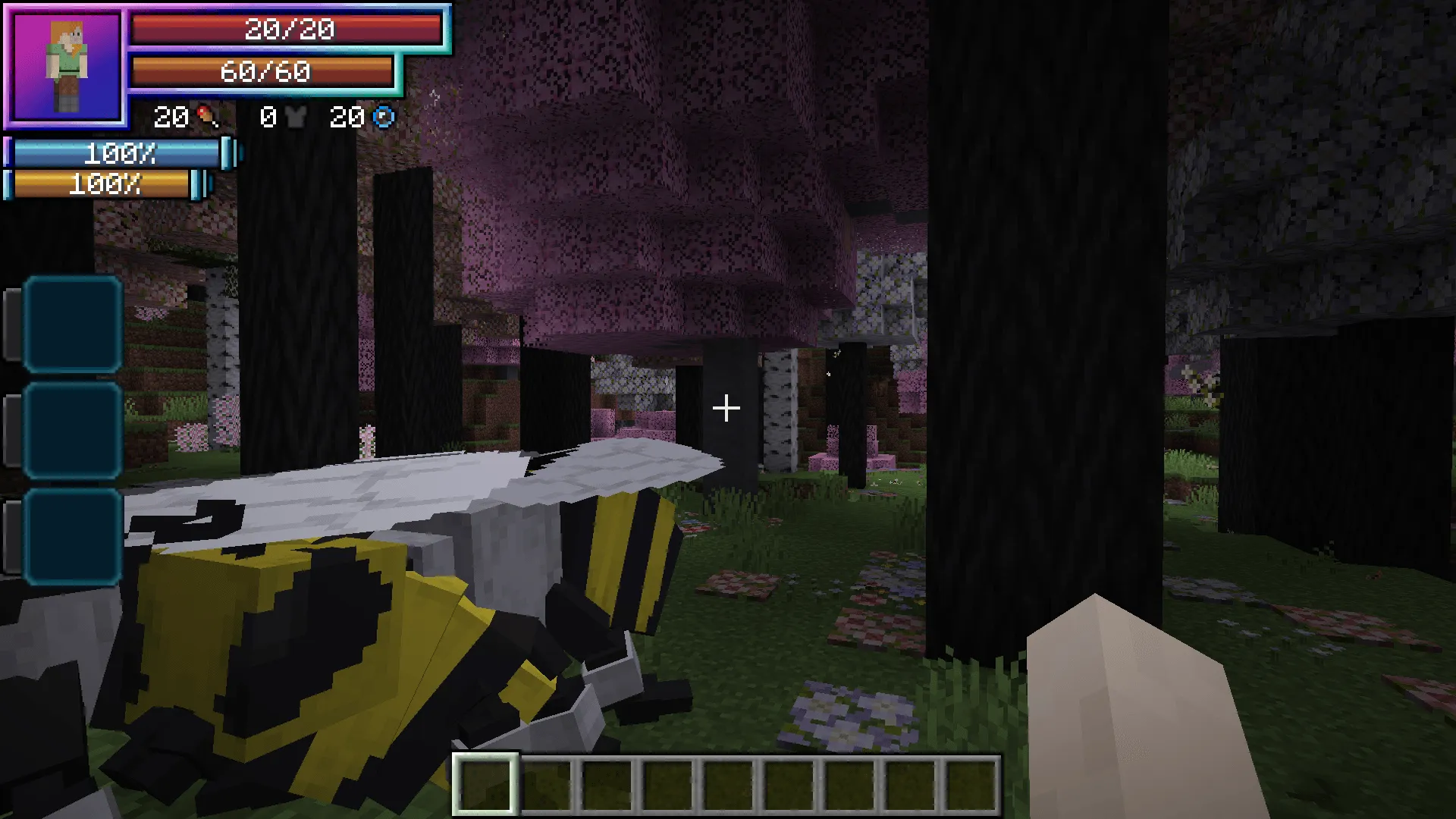Click the blue orb mana icon
This screenshot has width=1456, height=819.
tap(385, 117)
